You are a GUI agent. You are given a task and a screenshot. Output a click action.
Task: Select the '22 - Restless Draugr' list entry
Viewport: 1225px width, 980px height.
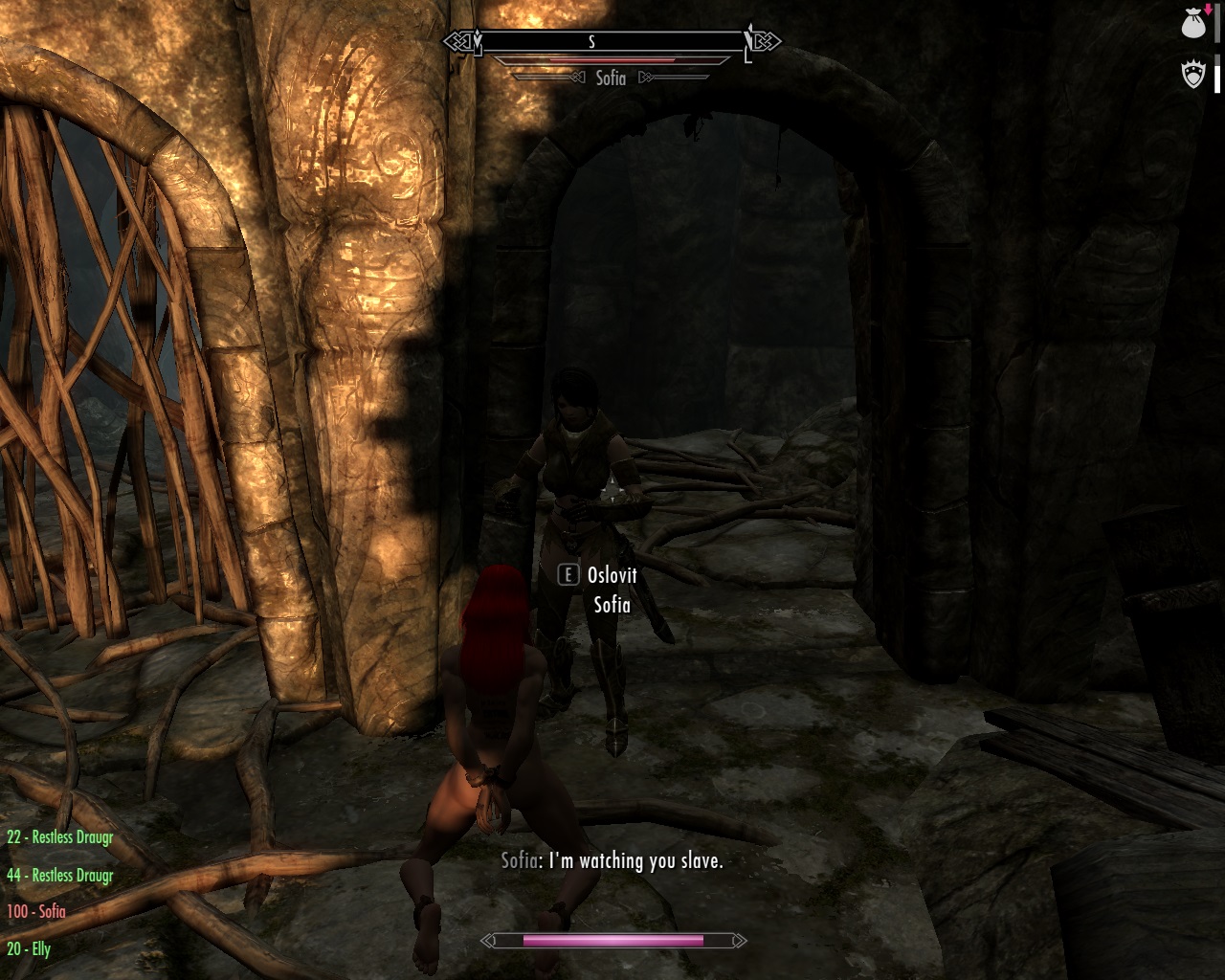[x=59, y=836]
